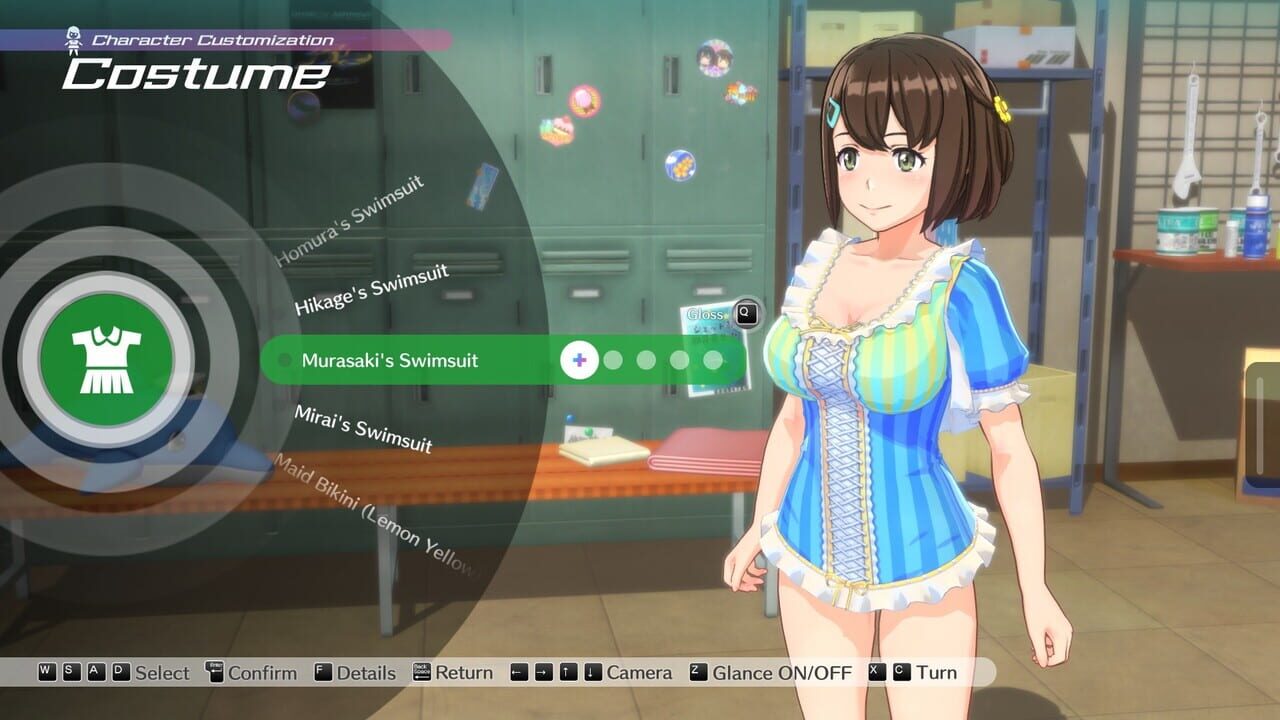Click the plus variant color swatch

[x=578, y=358]
